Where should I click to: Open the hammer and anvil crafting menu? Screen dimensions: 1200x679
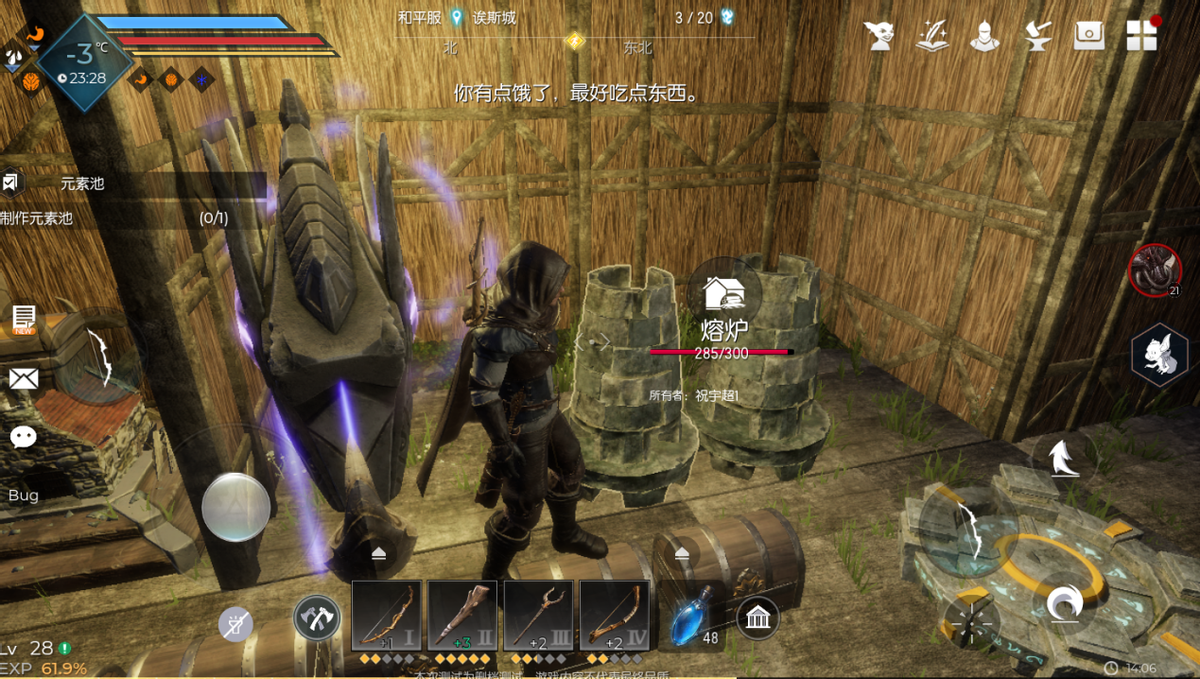click(x=1036, y=35)
